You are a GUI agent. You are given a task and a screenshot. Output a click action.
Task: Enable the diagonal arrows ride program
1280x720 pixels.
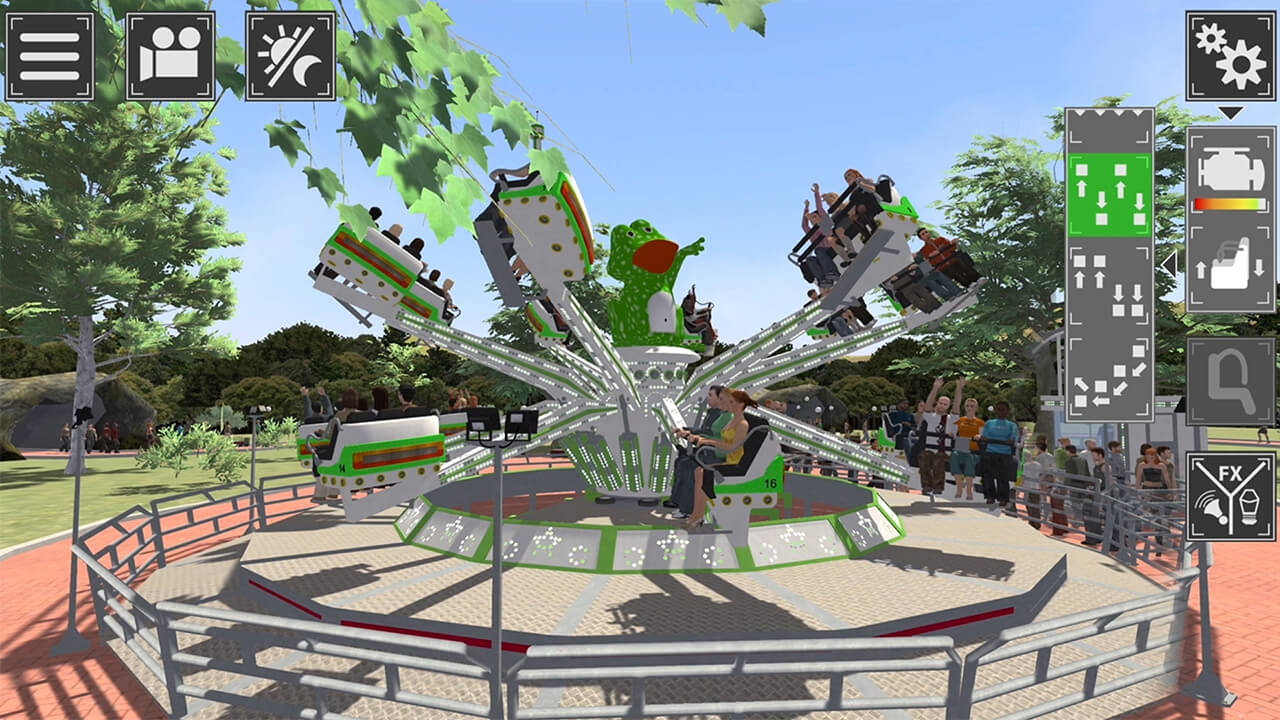pos(1110,380)
